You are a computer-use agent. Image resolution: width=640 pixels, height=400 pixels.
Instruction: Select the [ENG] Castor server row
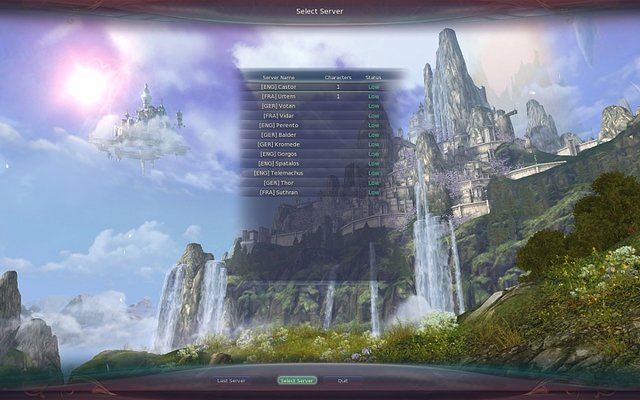[279, 87]
